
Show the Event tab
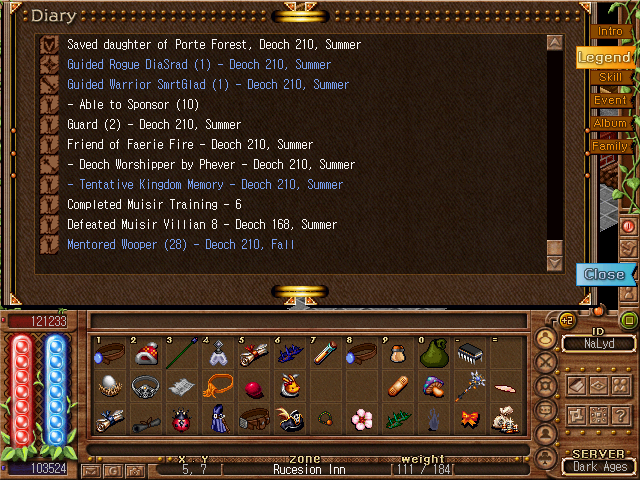tap(609, 100)
